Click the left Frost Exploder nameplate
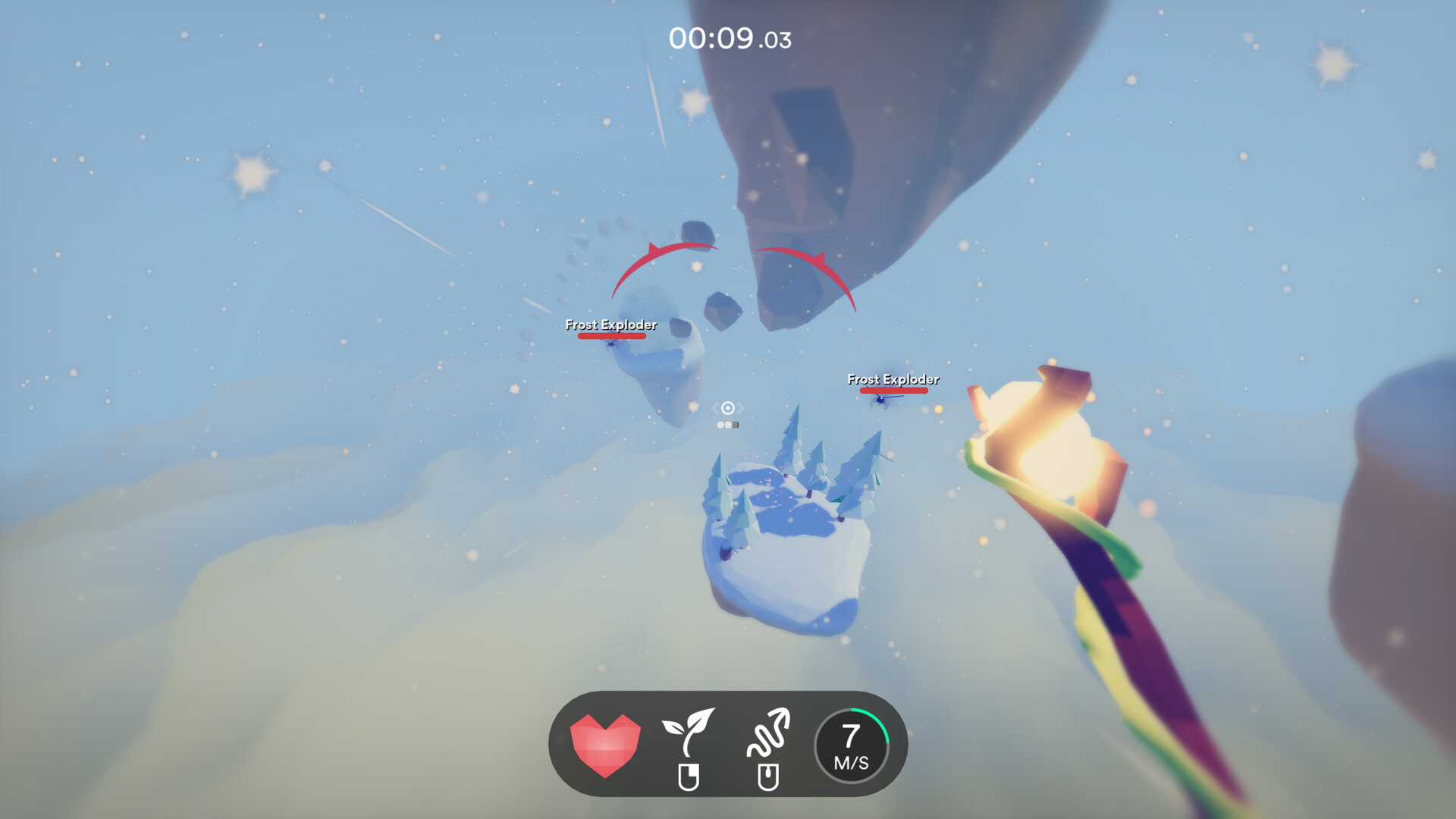Screen dimensions: 1456x819 (x=610, y=325)
